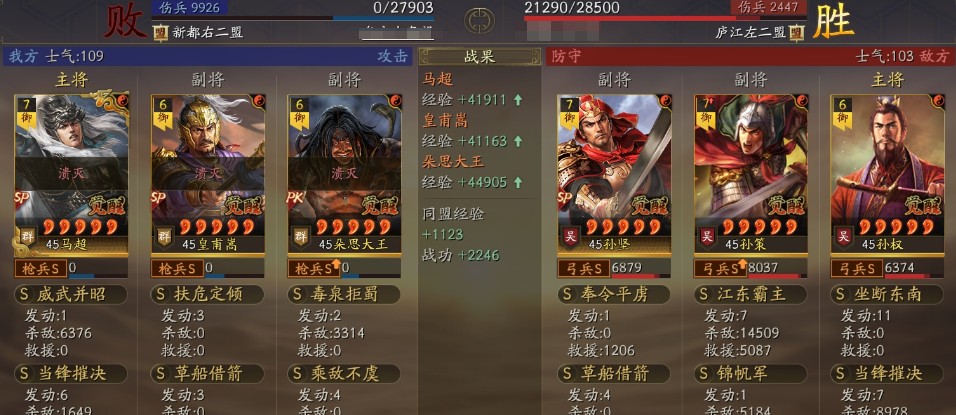Inspect enemy general 孙坚's card
The height and width of the screenshot is (415, 956).
tap(613, 172)
